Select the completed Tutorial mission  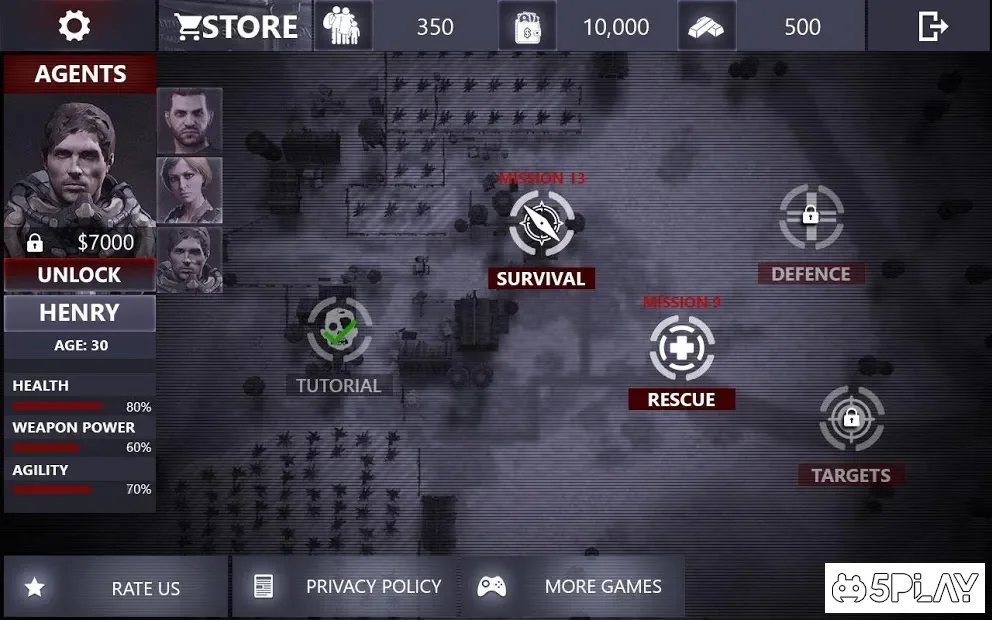pyautogui.click(x=339, y=330)
